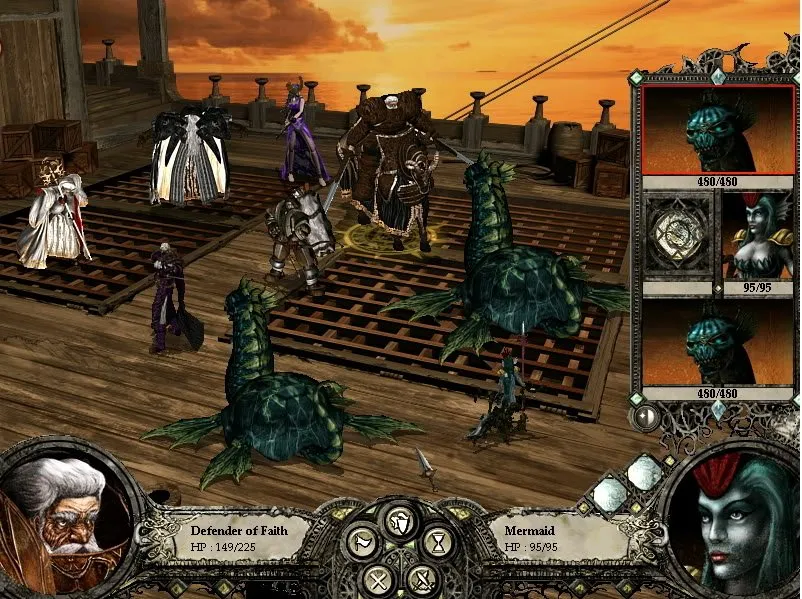Toggle the round button below party panel
802x599 pixels.
647,416
